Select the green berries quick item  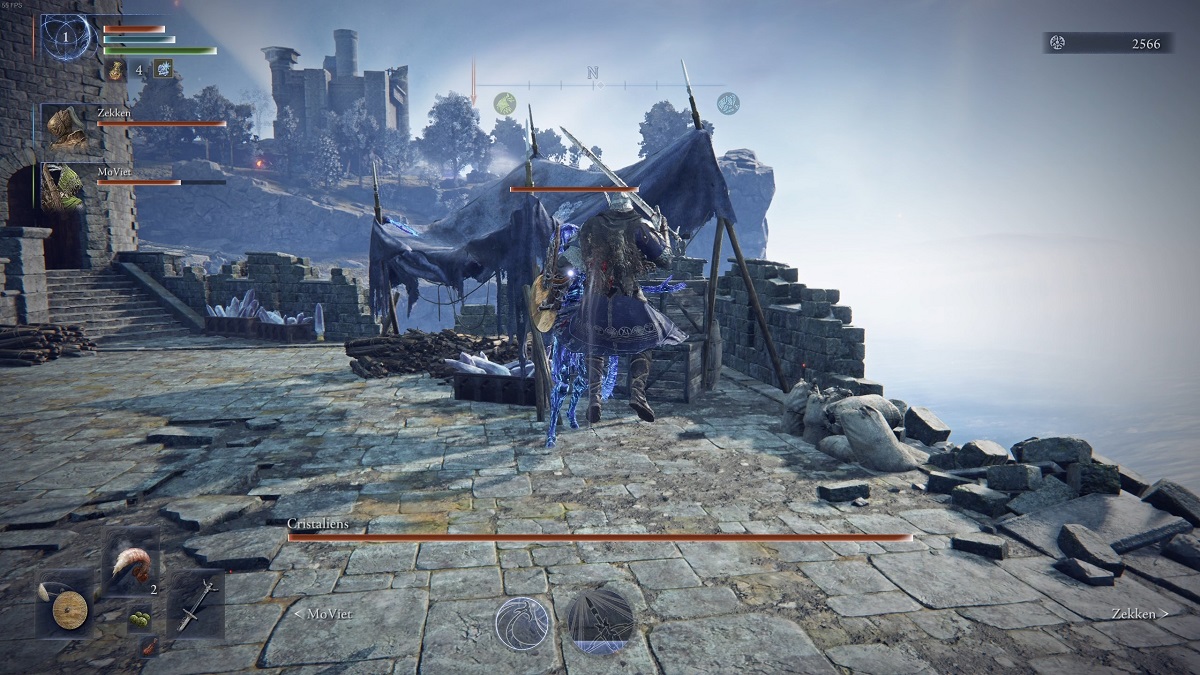138,619
